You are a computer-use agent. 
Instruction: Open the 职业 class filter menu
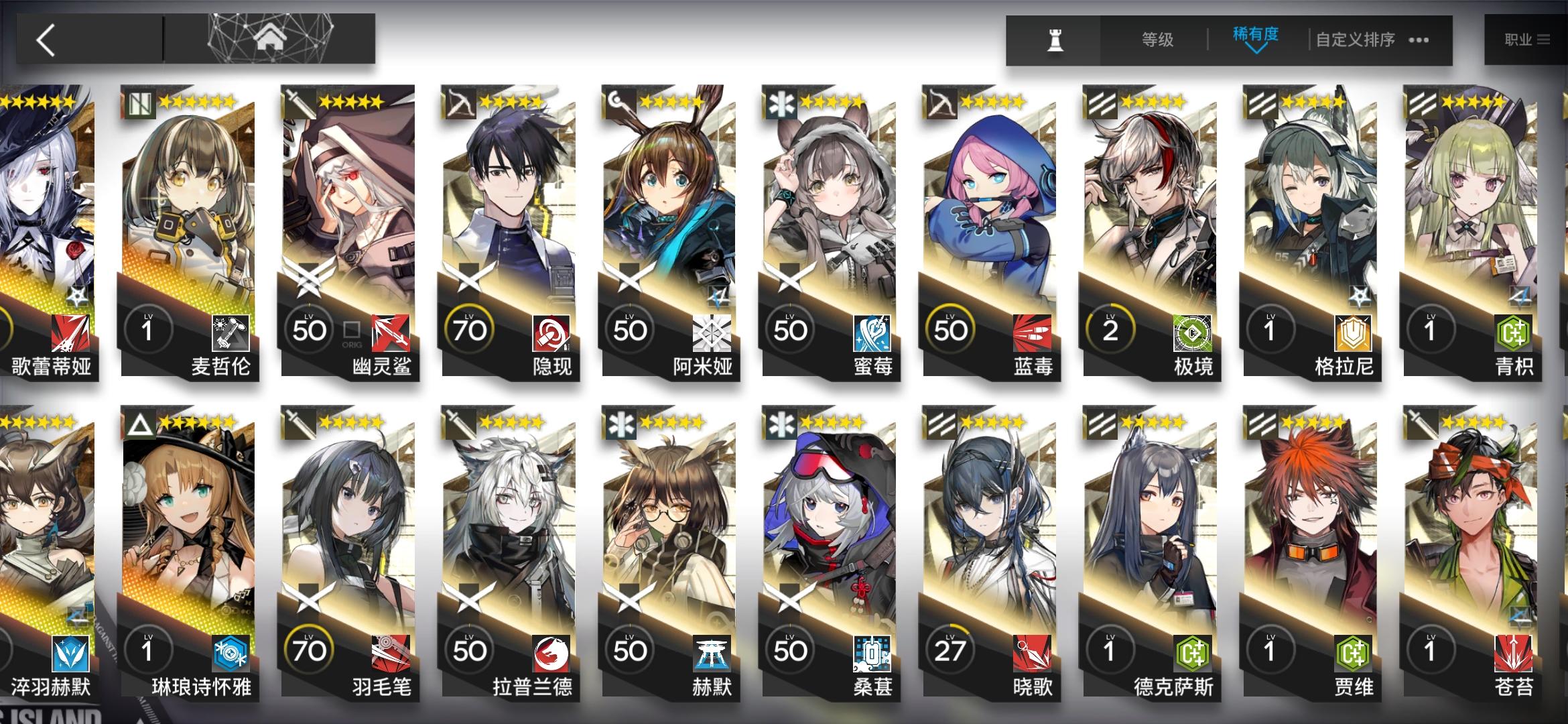click(1528, 40)
